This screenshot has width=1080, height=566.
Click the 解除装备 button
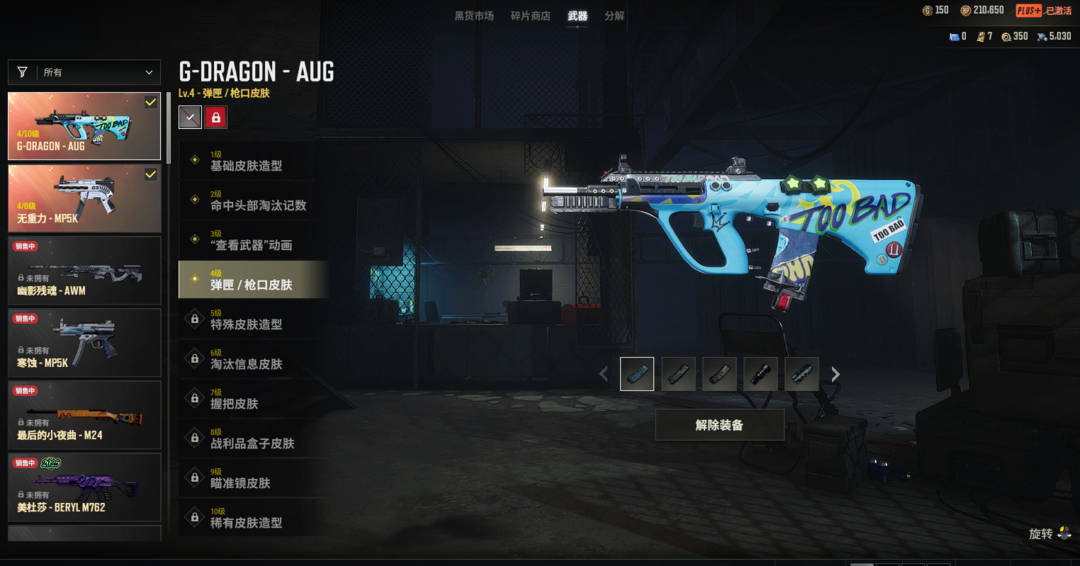(x=719, y=425)
